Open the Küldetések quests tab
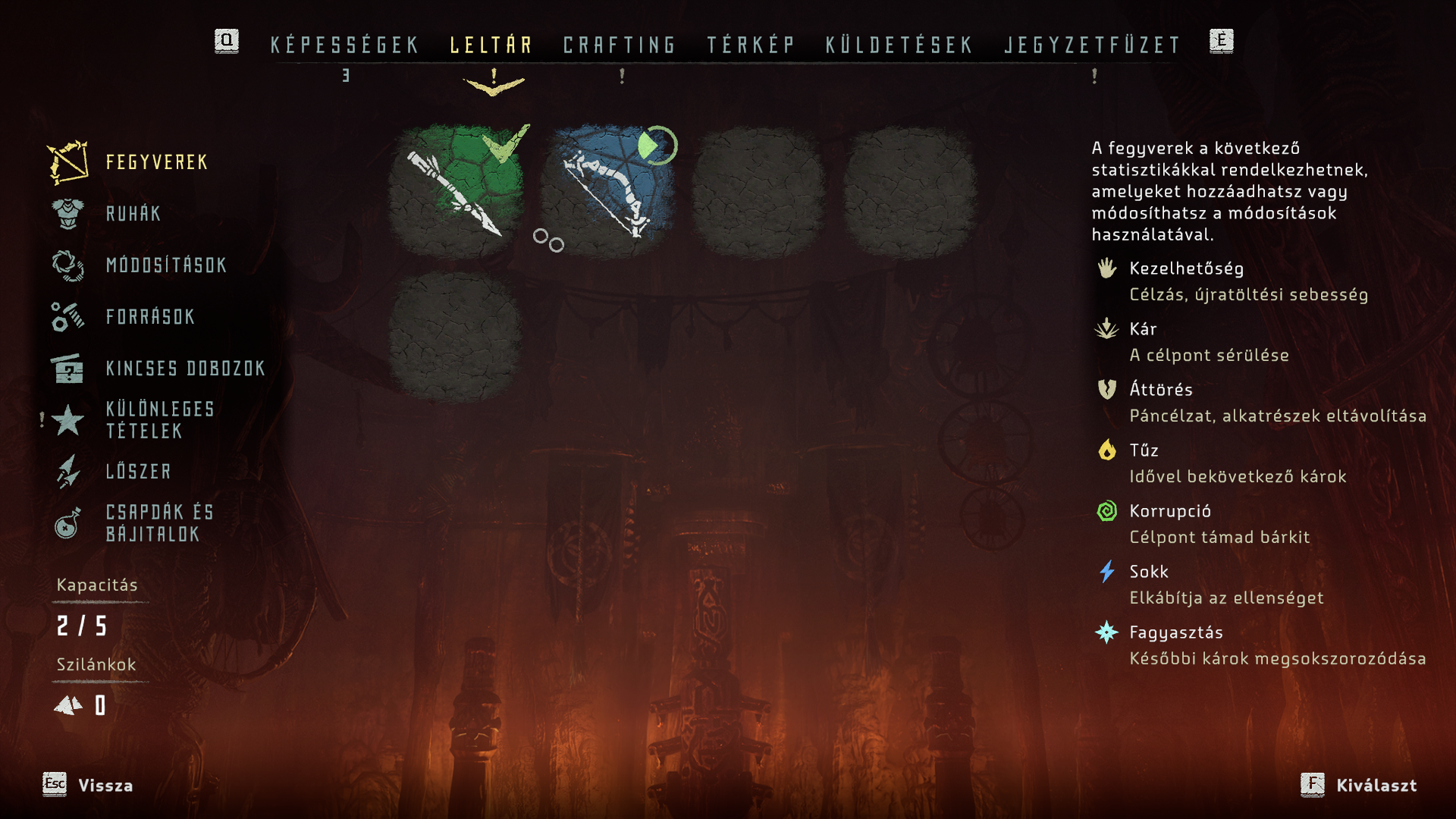Viewport: 1456px width, 819px height. 899,45
